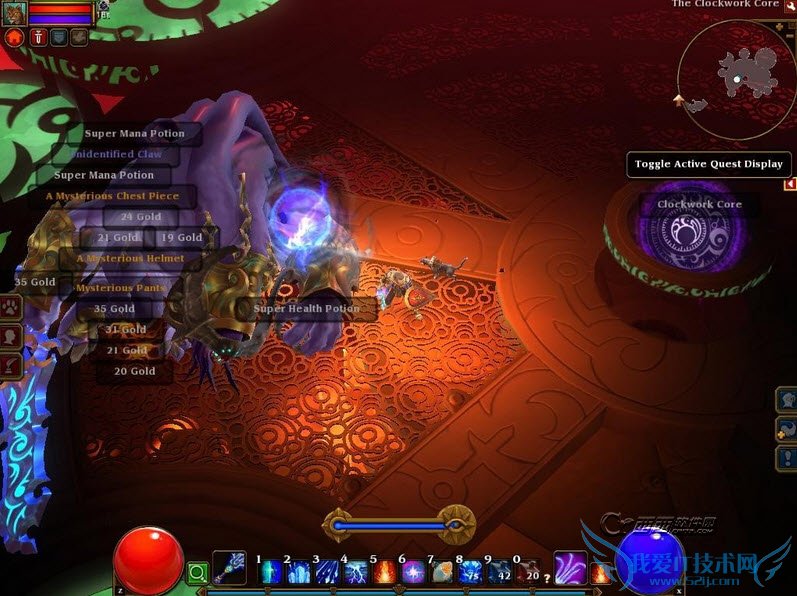Activate the lightning skill in hotbar slot 4

[x=357, y=573]
